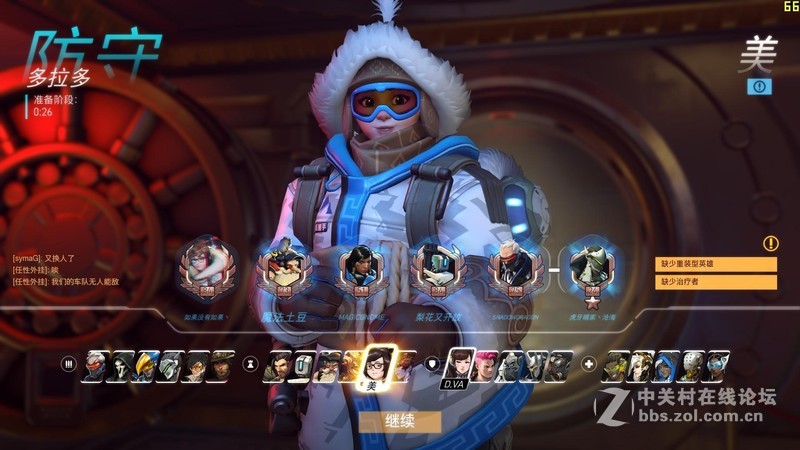Select Reaper in the hero roster
800x450 pixels.
pyautogui.click(x=122, y=366)
